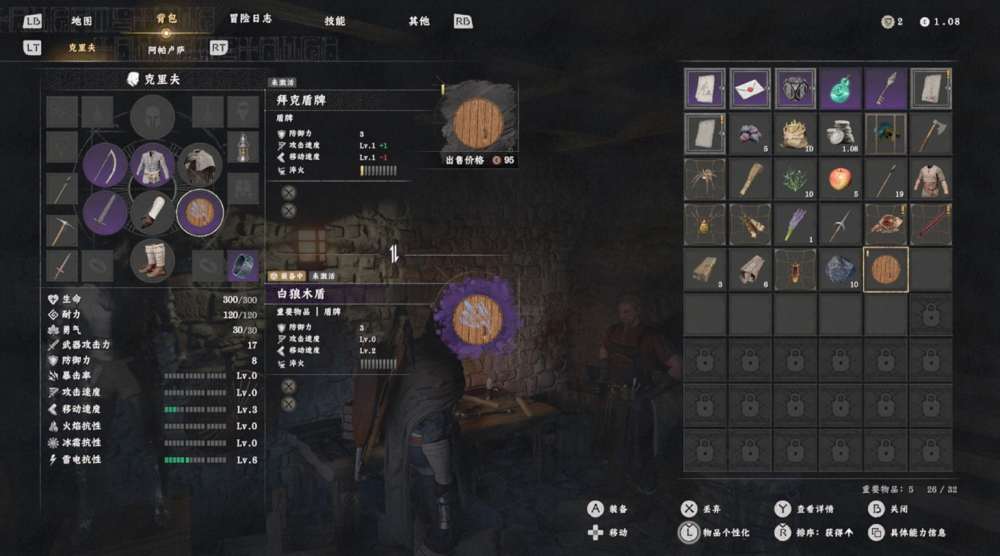This screenshot has height=556, width=1000.
Task: Click the equipped ring slot
Action: click(243, 265)
